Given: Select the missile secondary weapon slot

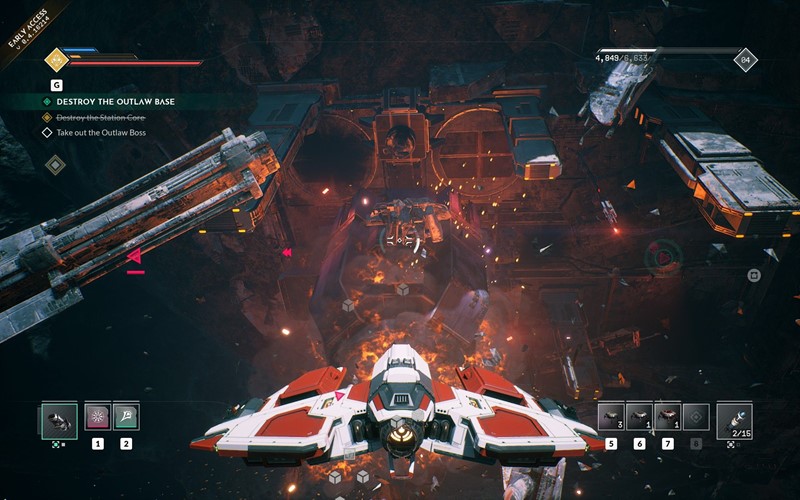Looking at the screenshot, I should coord(735,418).
